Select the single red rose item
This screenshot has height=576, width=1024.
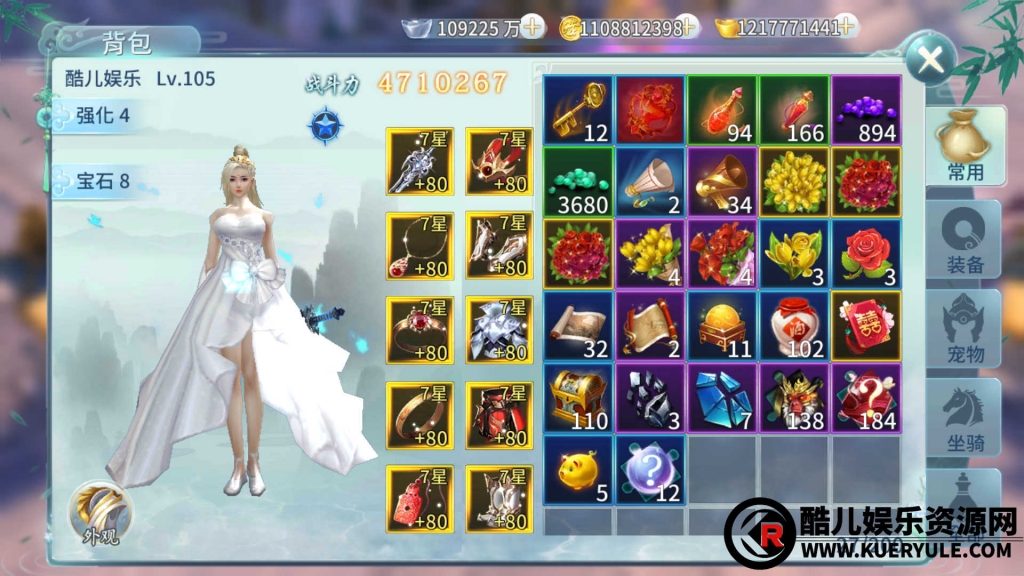866,253
